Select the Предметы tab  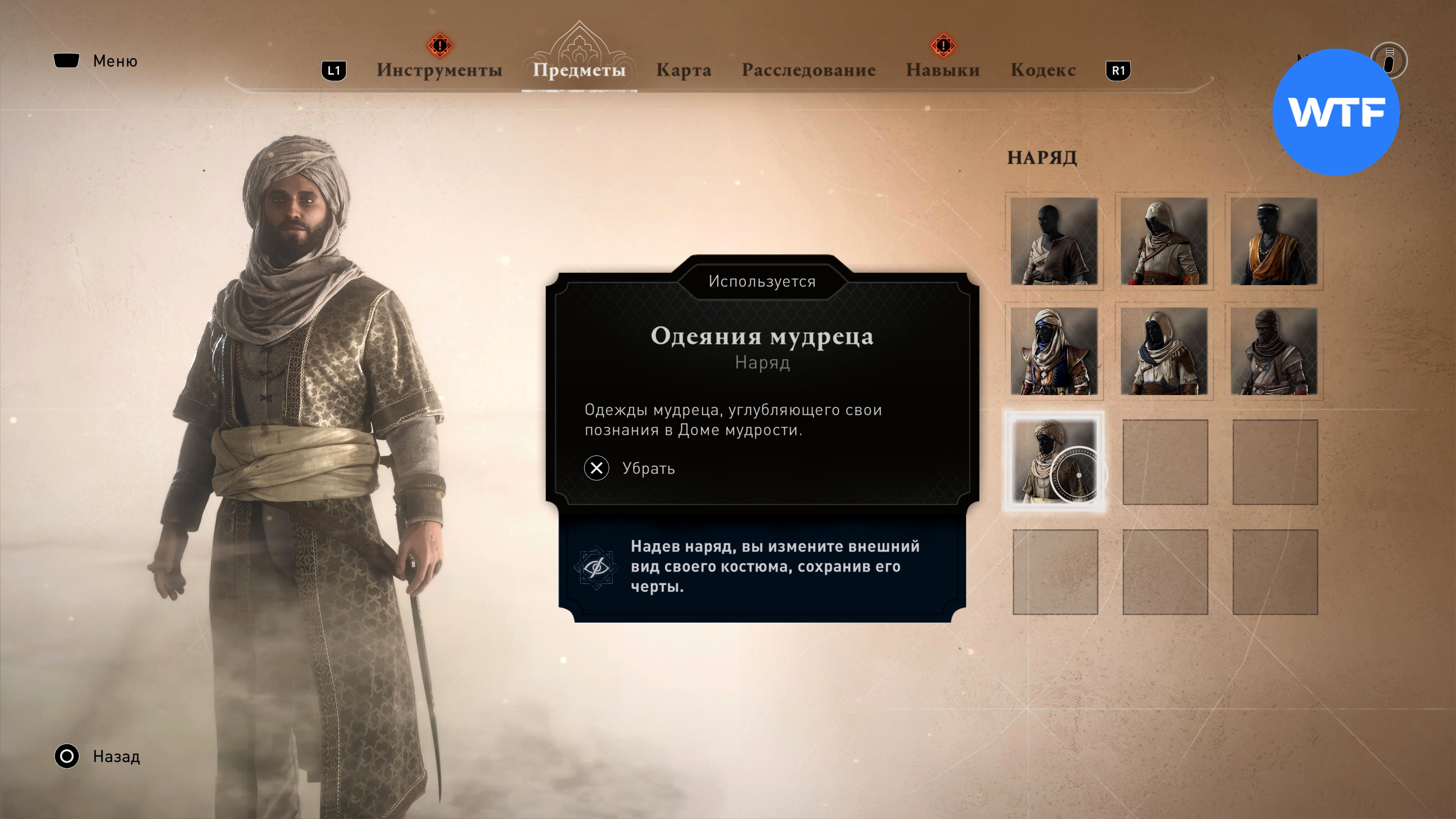click(579, 70)
